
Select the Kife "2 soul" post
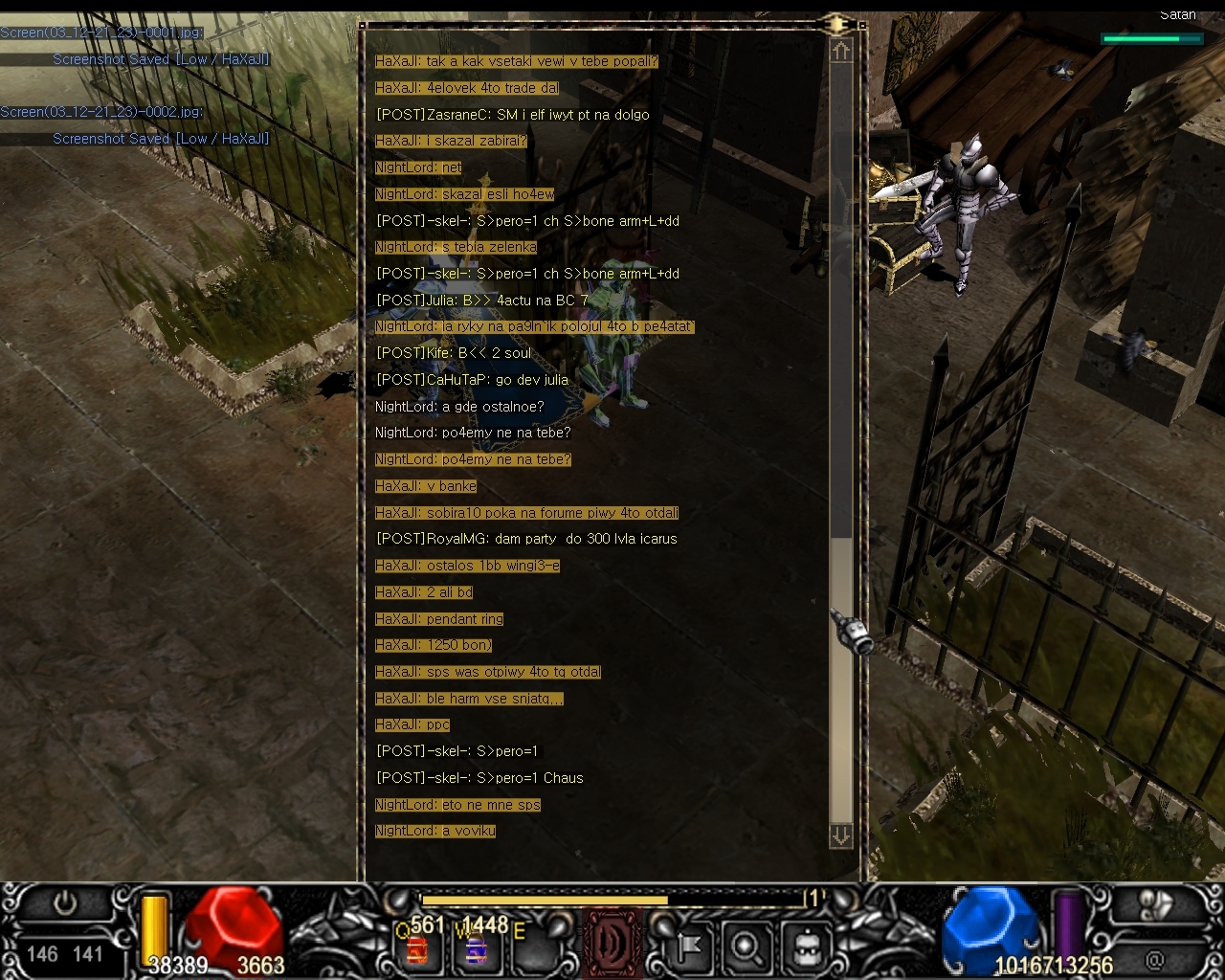[454, 353]
